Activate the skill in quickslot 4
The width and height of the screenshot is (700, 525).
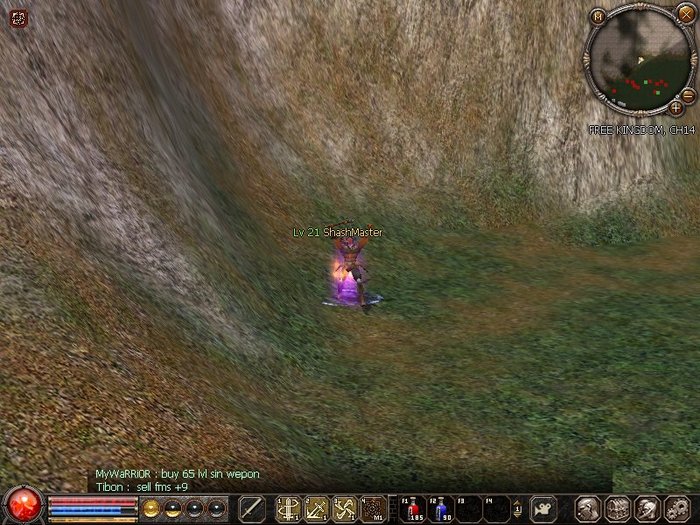tap(373, 508)
